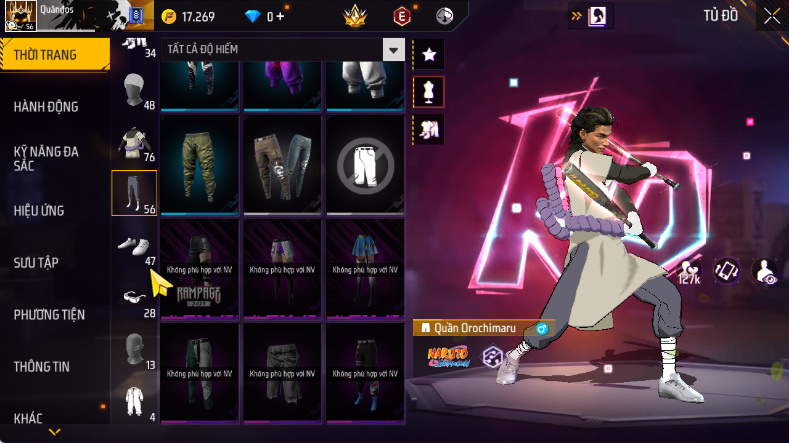Select the top clothing category with 76 items

[x=134, y=142]
